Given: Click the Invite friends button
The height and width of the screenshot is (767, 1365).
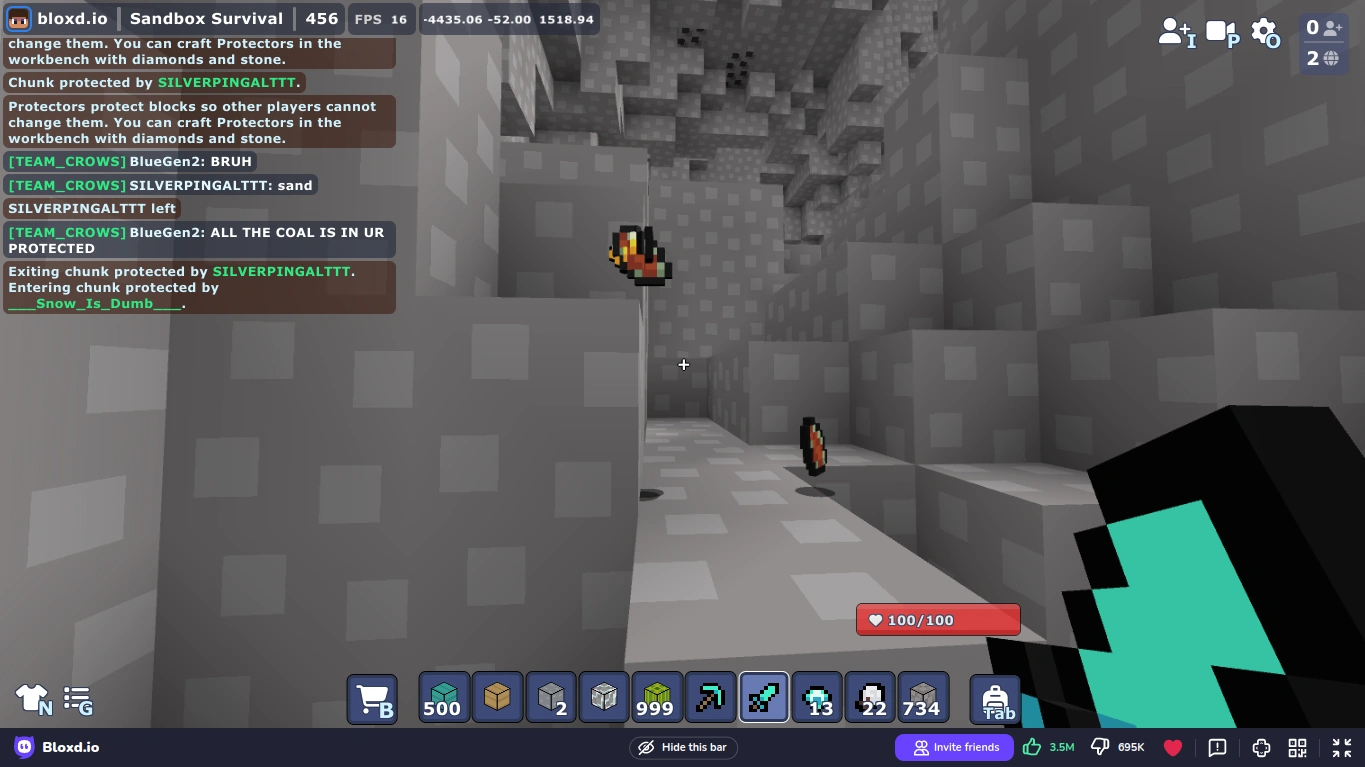Looking at the screenshot, I should pos(954,747).
